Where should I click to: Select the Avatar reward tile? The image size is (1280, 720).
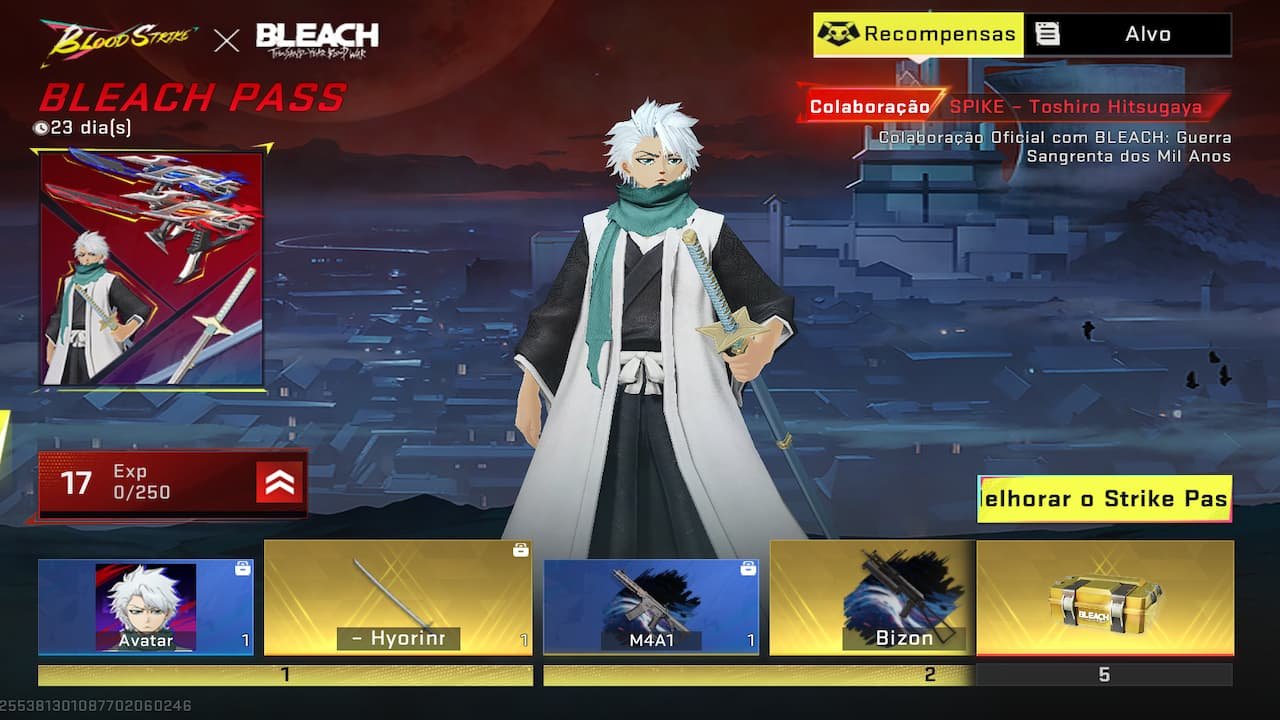[x=146, y=607]
